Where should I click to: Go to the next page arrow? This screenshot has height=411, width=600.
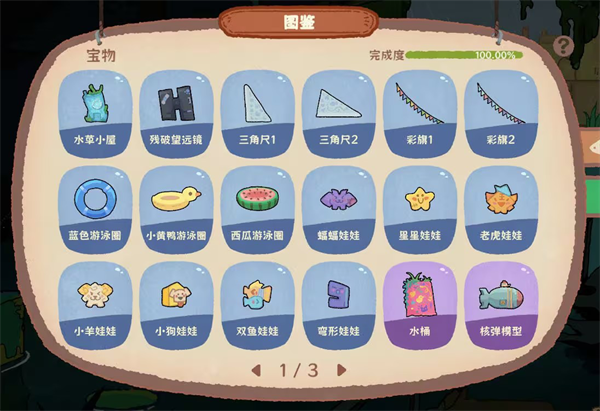coord(342,370)
